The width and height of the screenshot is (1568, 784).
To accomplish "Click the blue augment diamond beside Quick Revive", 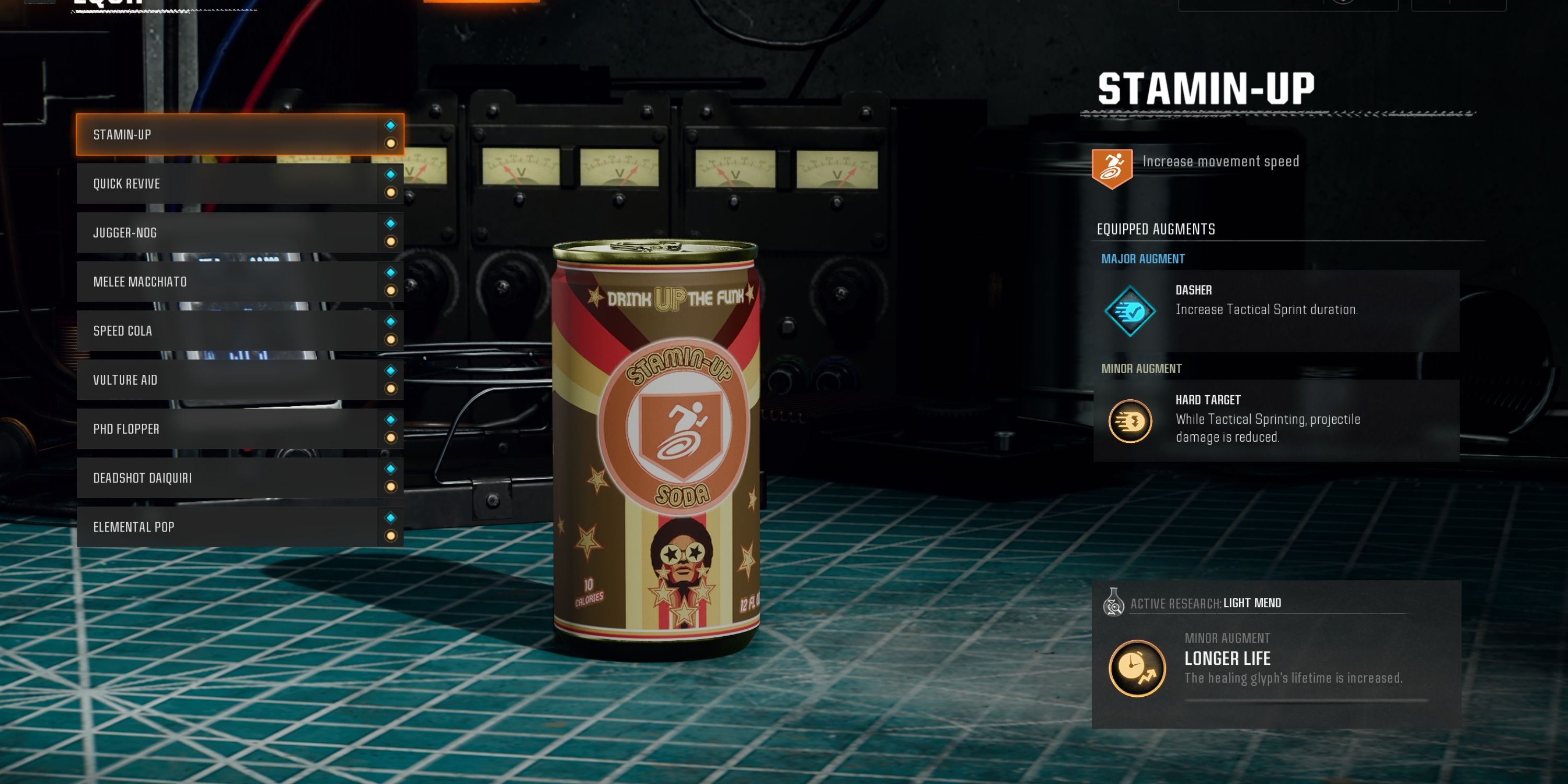I will (392, 174).
